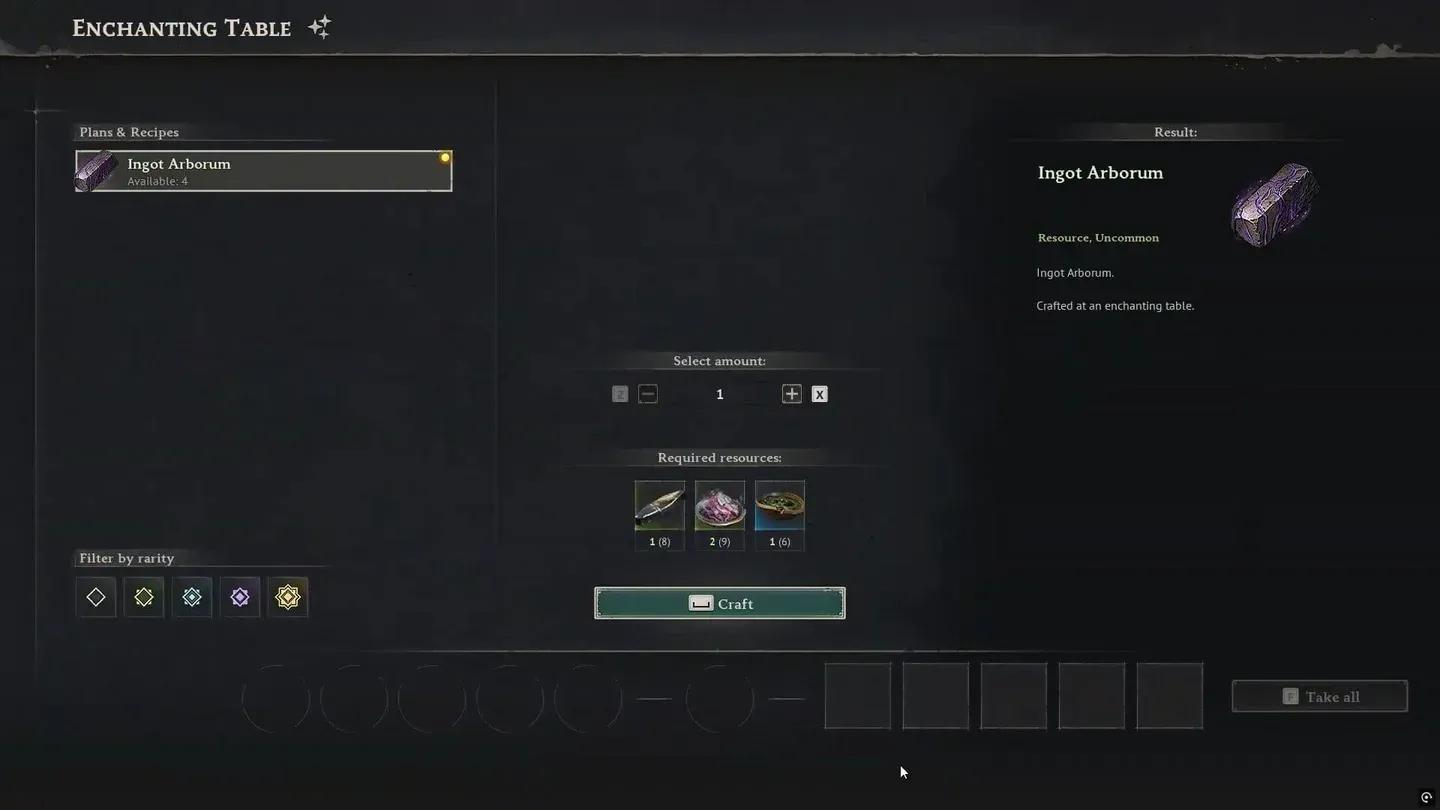Click the minimum amount icon left of minus
The width and height of the screenshot is (1440, 810).
point(619,393)
